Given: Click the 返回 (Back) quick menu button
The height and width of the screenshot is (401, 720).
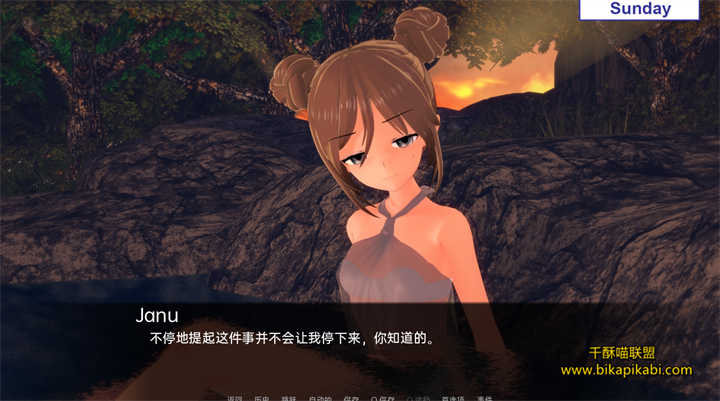Looking at the screenshot, I should coord(235,398).
